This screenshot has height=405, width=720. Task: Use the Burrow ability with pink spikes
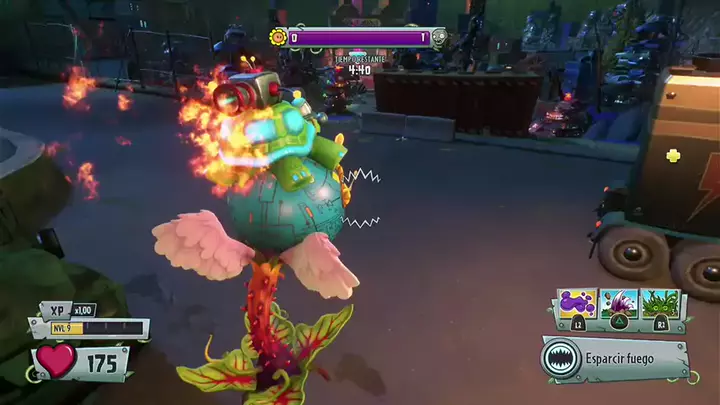tap(618, 304)
